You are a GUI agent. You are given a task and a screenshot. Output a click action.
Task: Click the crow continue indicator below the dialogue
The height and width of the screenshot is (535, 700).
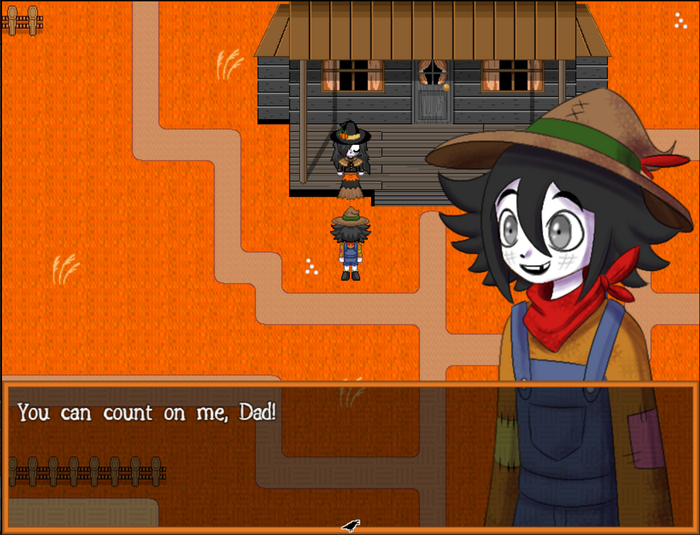[350, 525]
